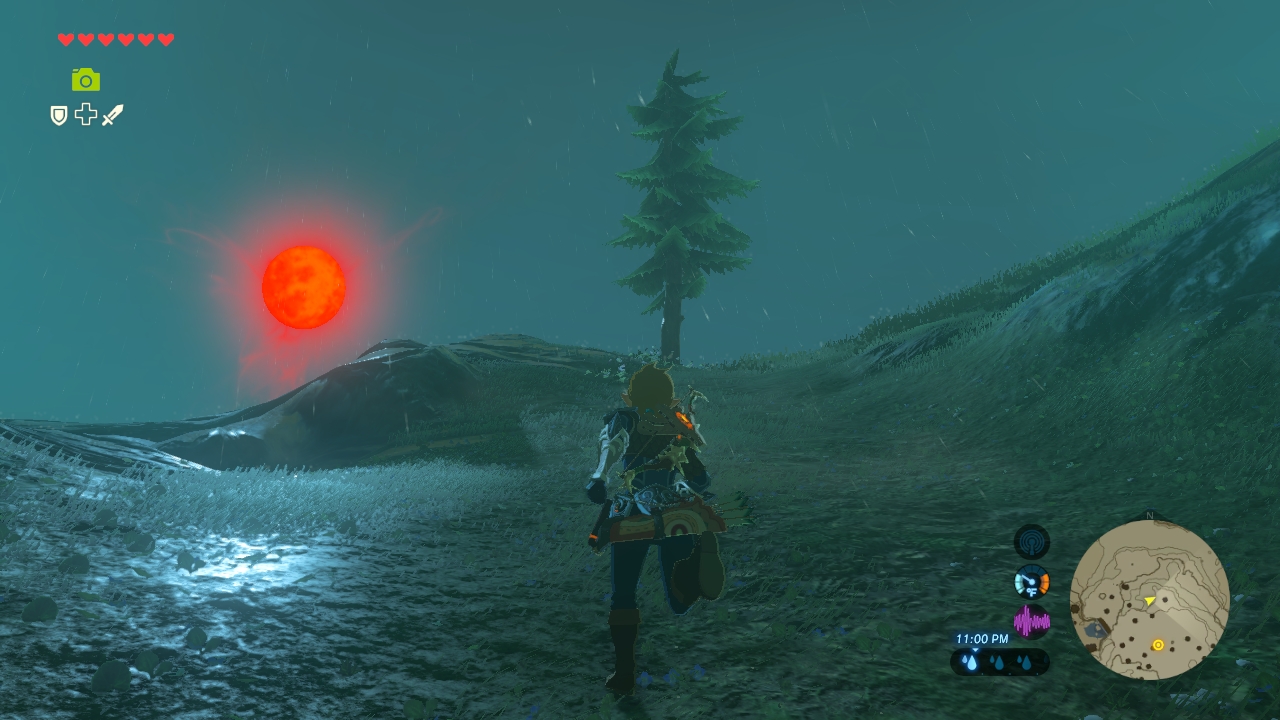Choose the sword weapon icon
Screen dimensions: 1280x720
(112, 115)
